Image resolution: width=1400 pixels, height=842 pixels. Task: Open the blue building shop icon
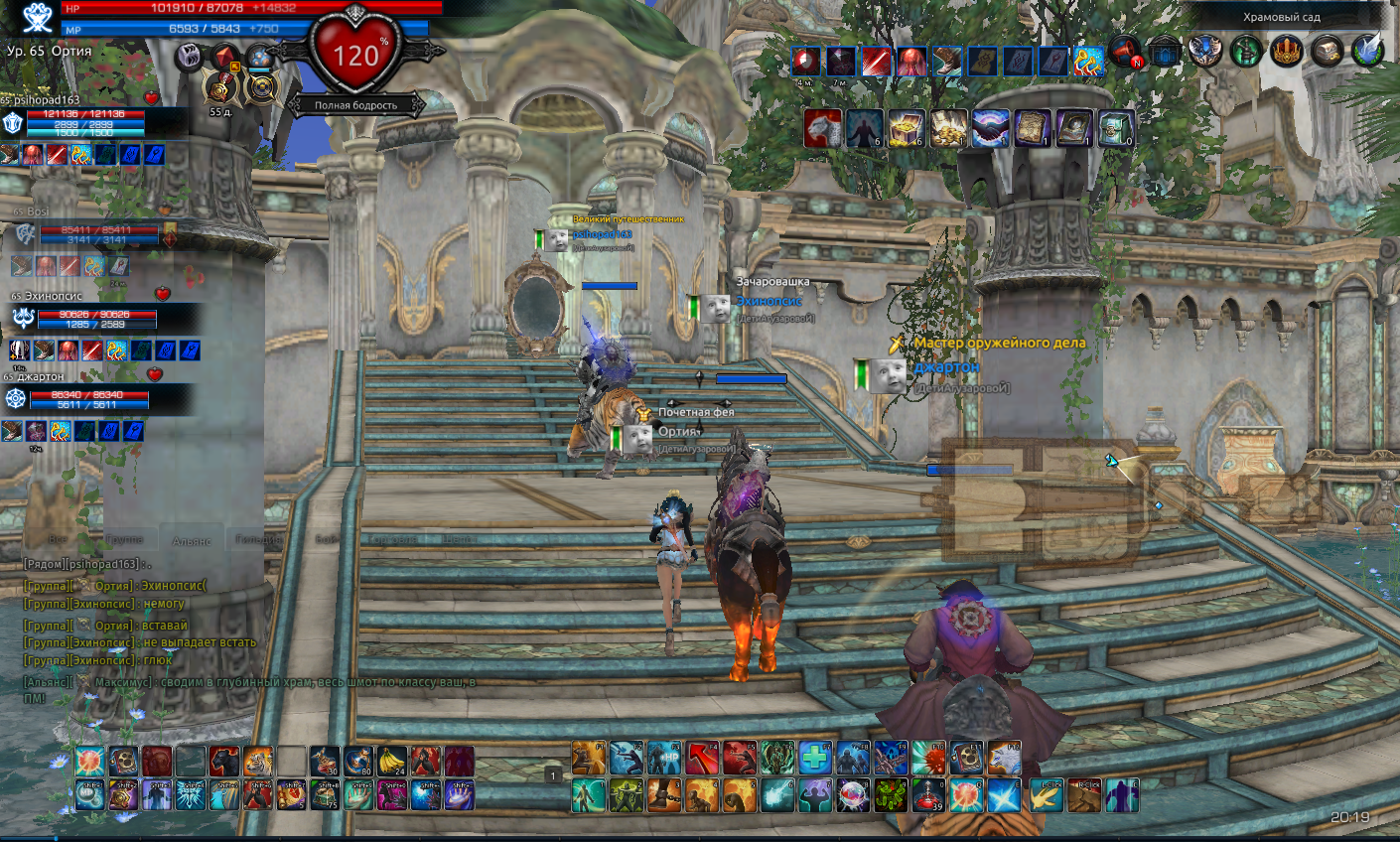[x=1165, y=50]
